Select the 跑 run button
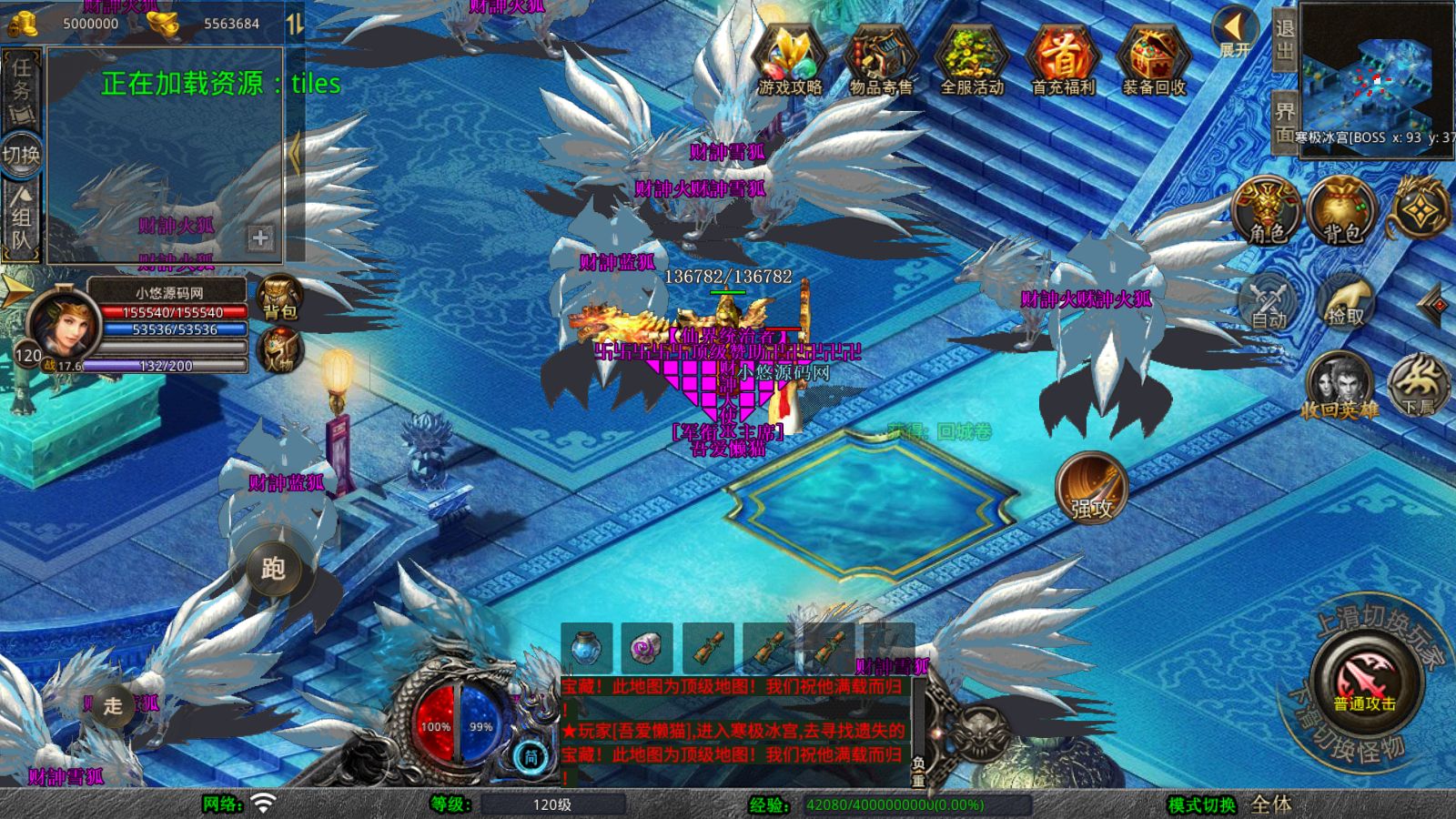 coord(273,569)
